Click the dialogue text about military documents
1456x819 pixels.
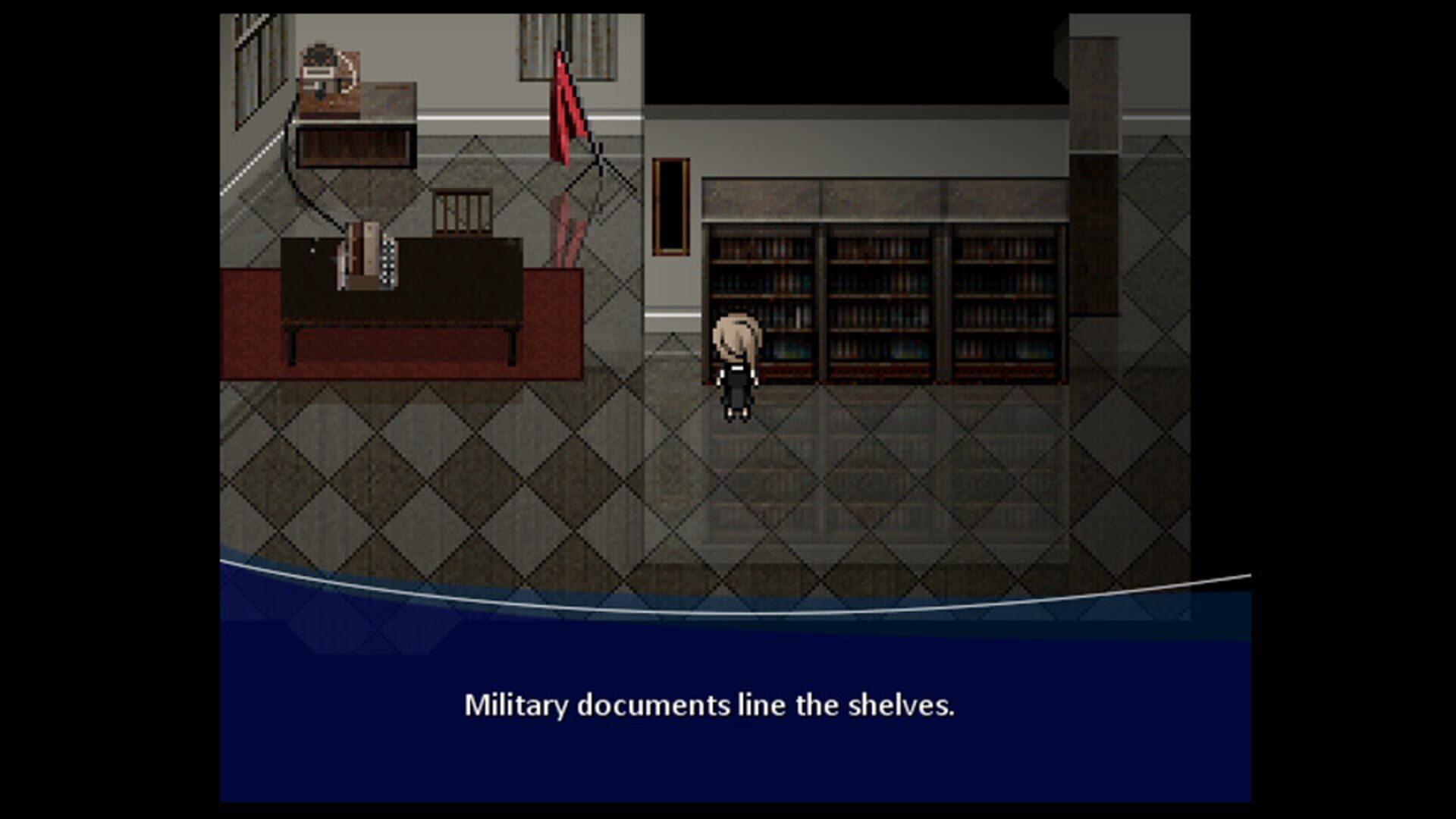pyautogui.click(x=713, y=705)
